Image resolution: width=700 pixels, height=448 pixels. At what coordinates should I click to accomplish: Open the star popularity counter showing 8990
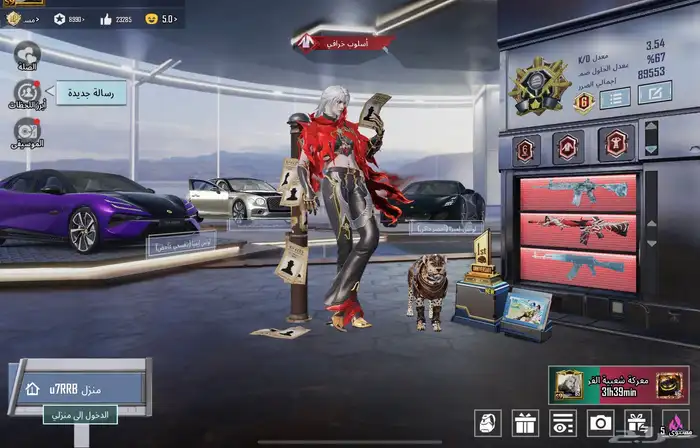pyautogui.click(x=69, y=19)
